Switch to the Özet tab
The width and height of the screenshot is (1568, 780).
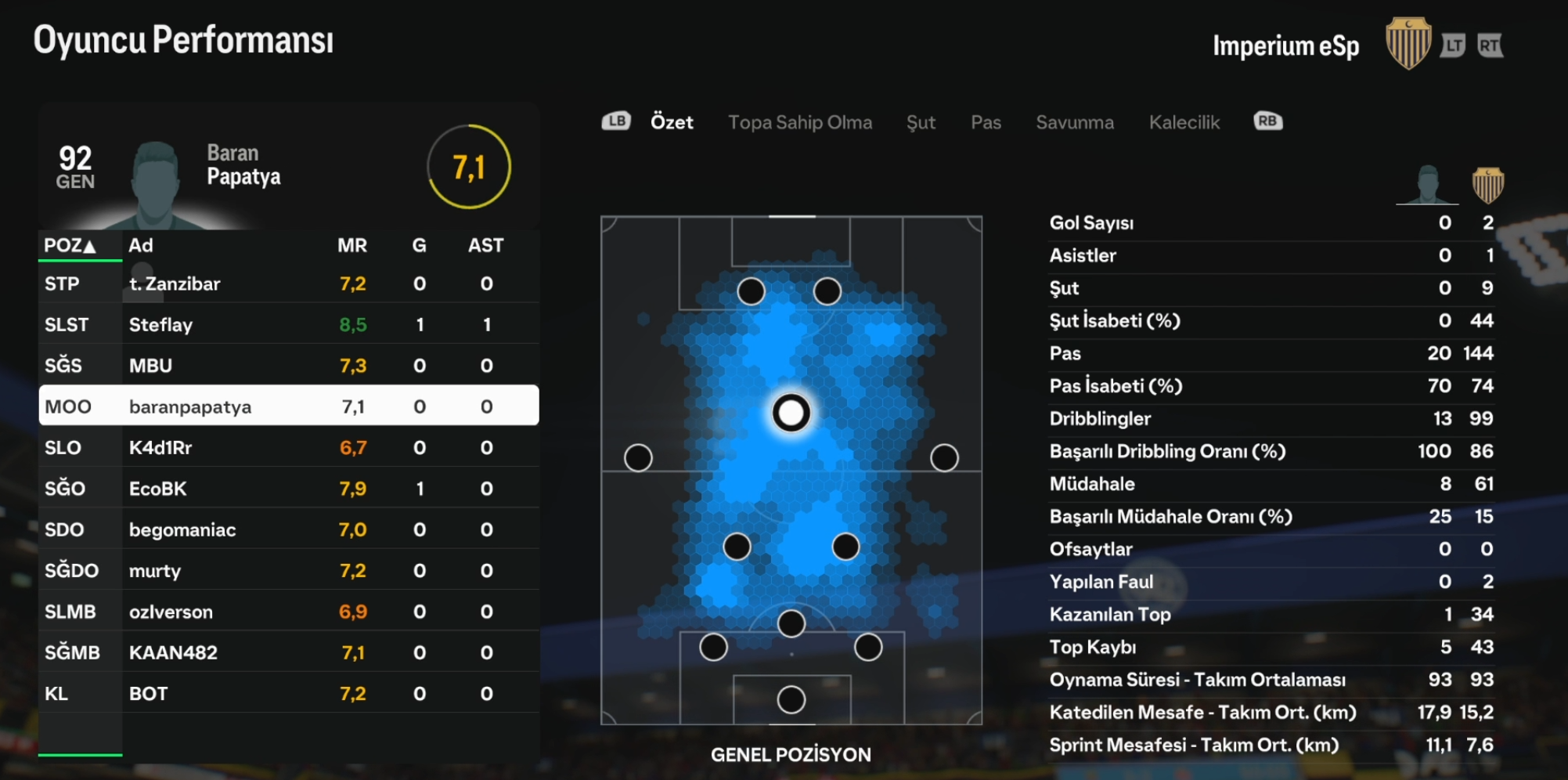(672, 122)
